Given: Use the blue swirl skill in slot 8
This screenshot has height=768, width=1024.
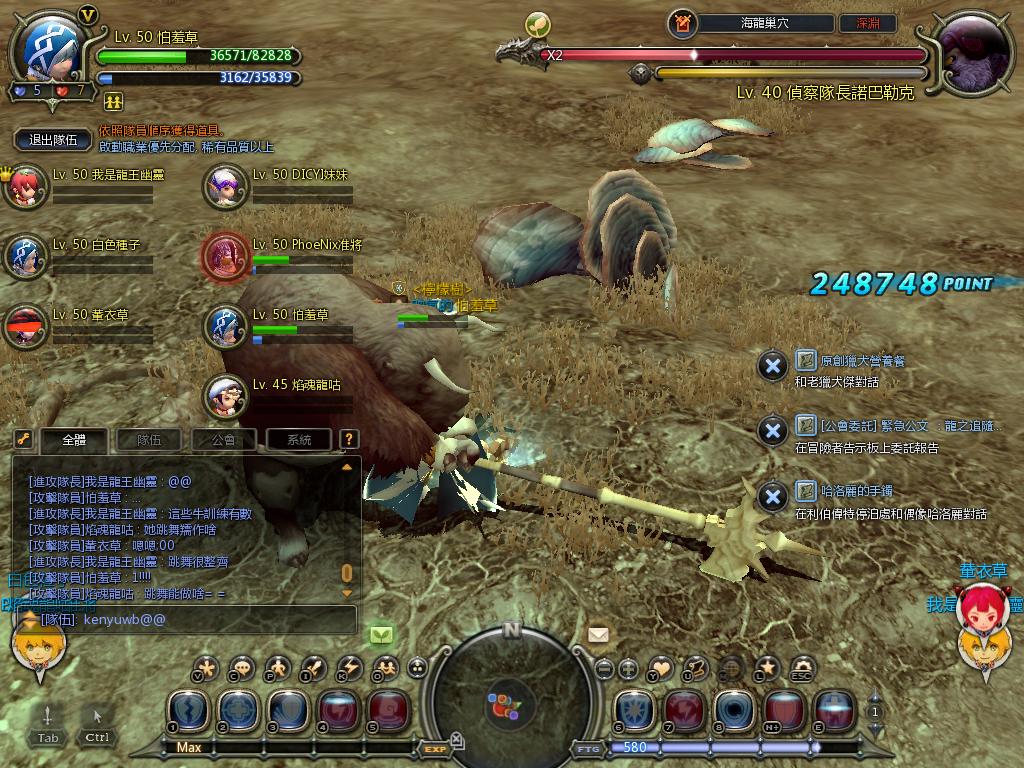Looking at the screenshot, I should click(x=734, y=708).
